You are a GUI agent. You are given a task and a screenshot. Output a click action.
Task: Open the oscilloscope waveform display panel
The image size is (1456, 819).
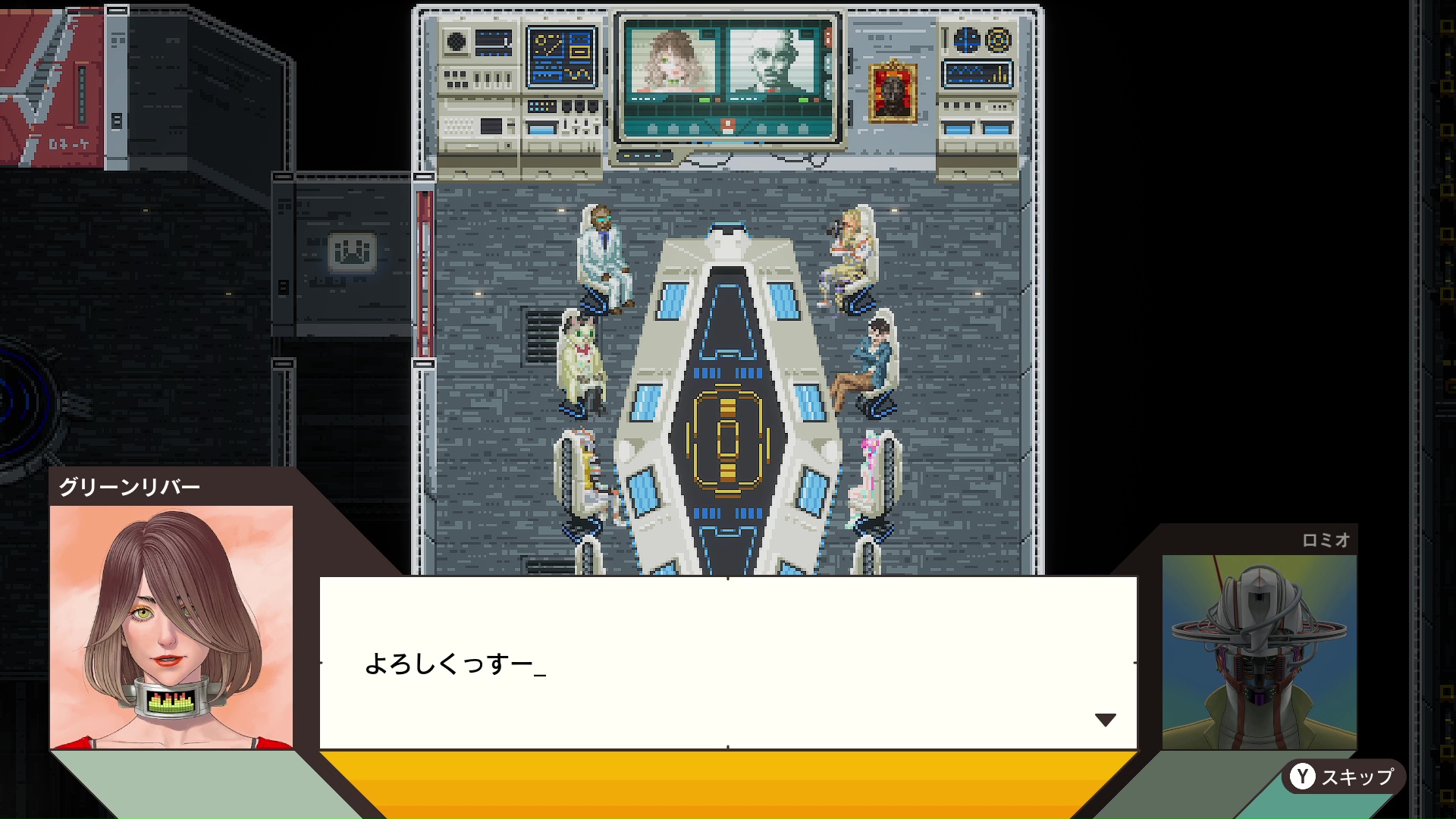coord(978,74)
